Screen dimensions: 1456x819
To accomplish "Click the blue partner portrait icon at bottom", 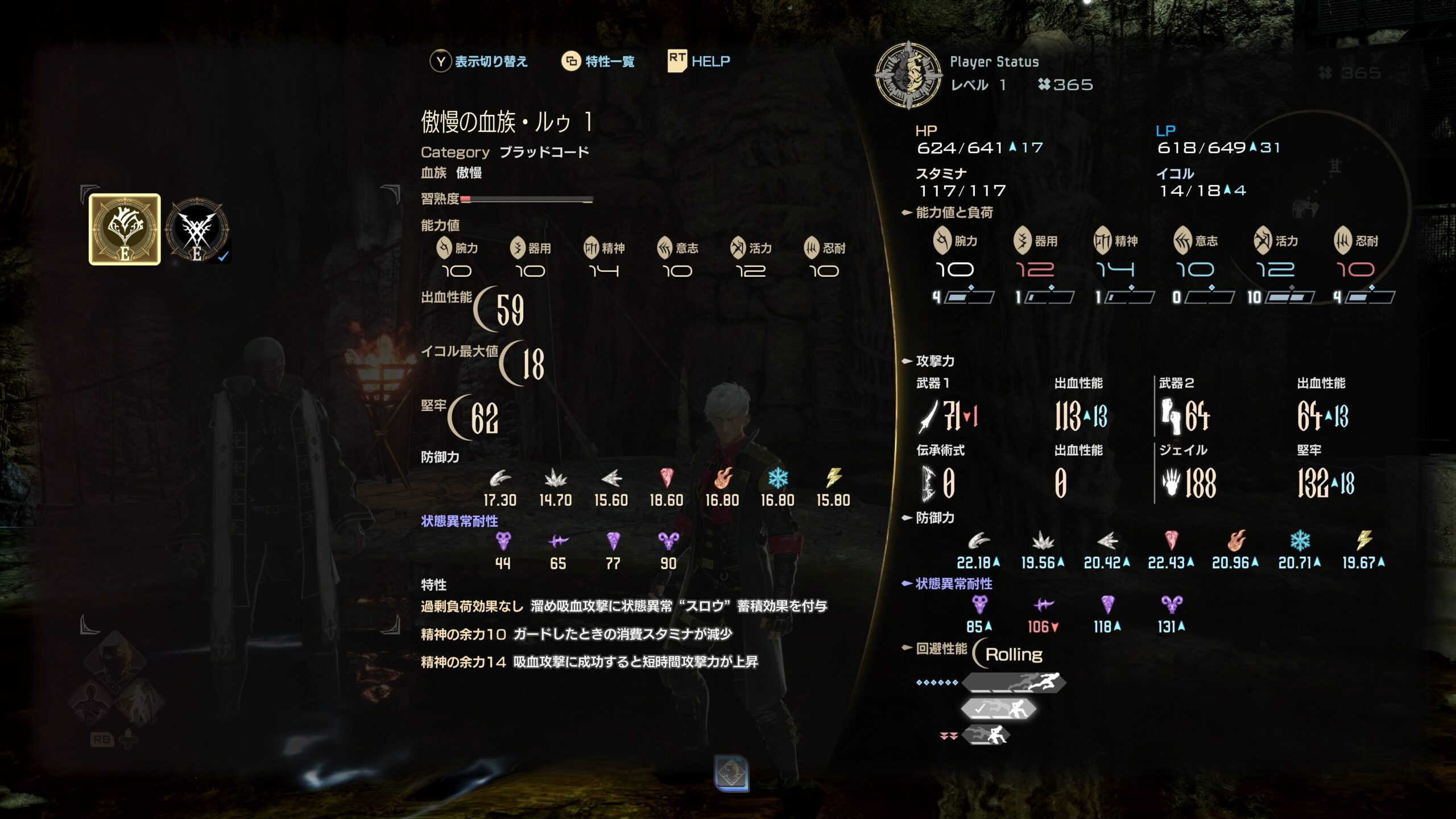I will tap(731, 773).
